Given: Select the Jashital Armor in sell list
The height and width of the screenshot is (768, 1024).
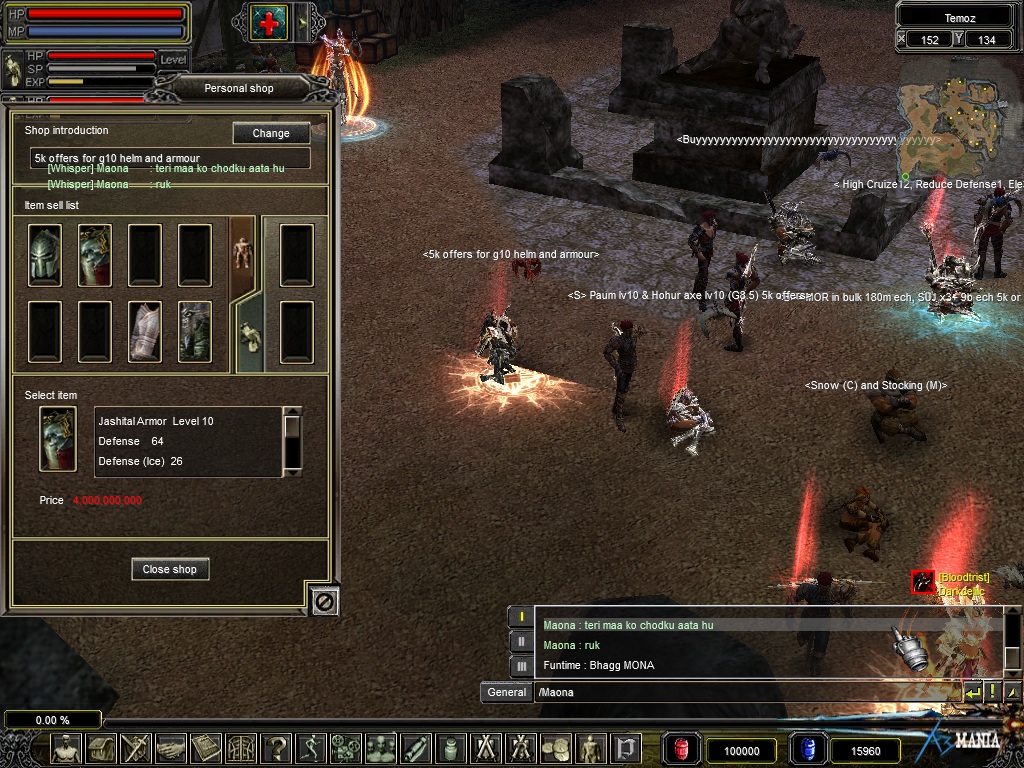Looking at the screenshot, I should tap(95, 255).
